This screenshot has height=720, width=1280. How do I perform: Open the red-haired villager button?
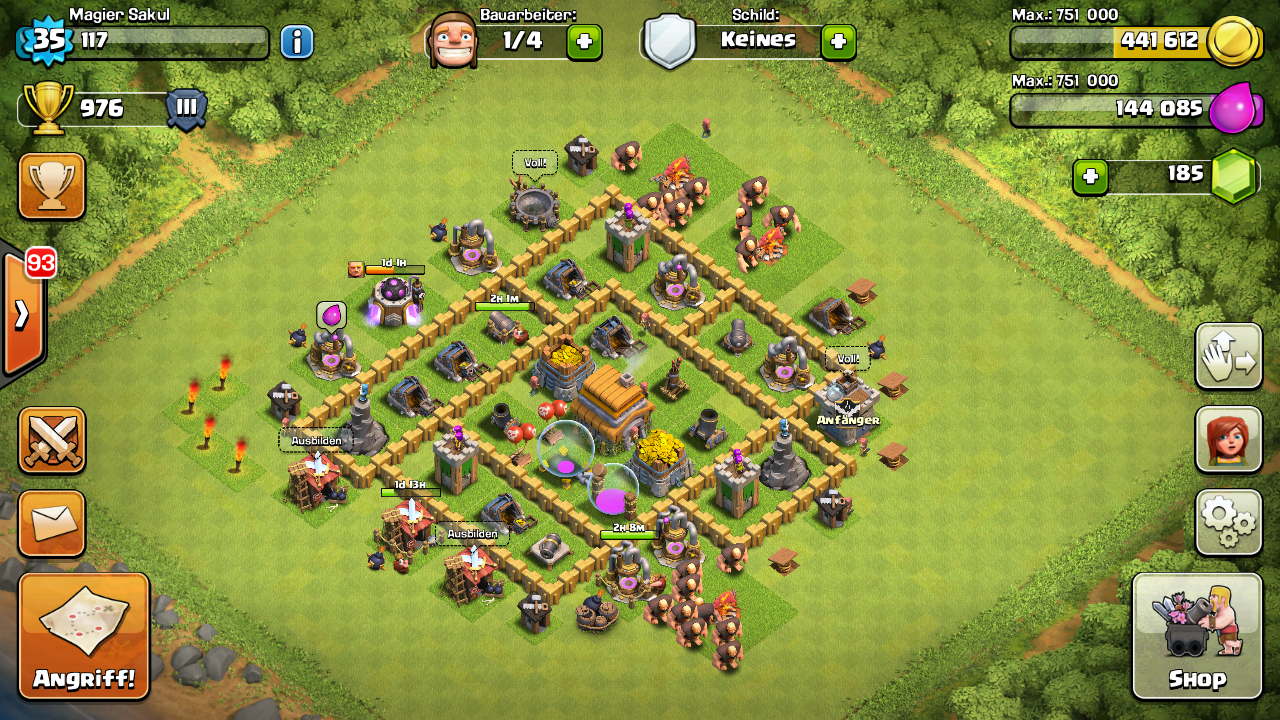click(x=1228, y=438)
